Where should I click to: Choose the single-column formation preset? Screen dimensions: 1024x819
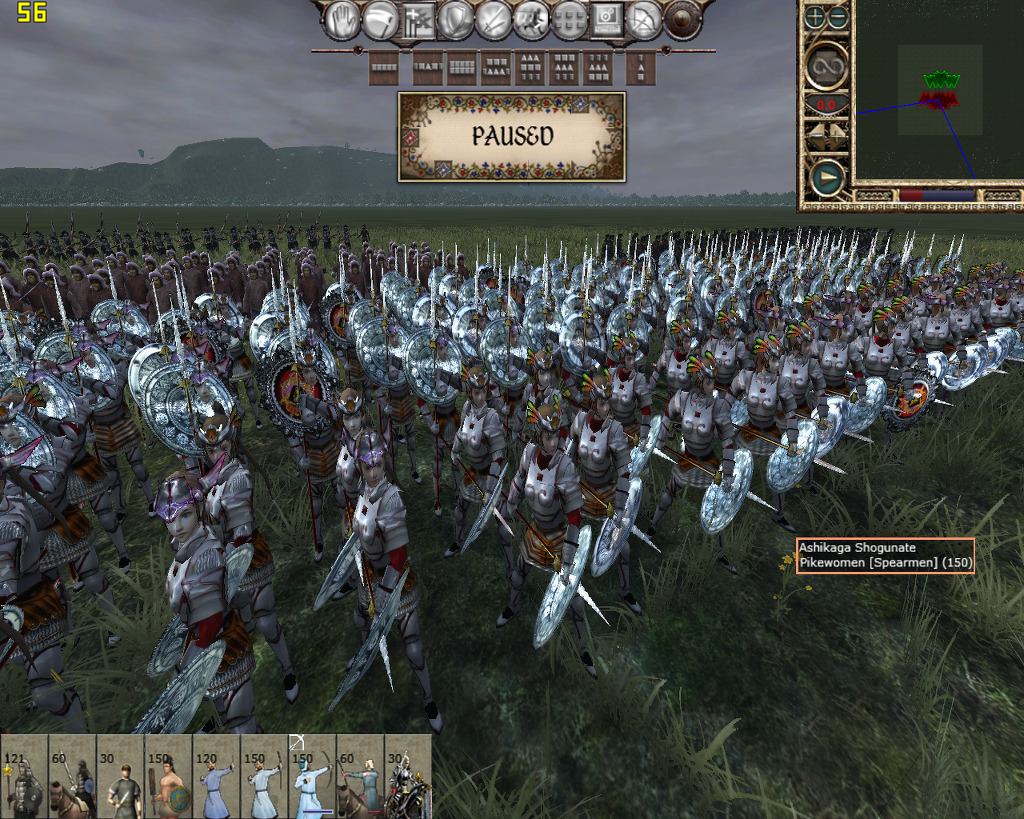[640, 68]
